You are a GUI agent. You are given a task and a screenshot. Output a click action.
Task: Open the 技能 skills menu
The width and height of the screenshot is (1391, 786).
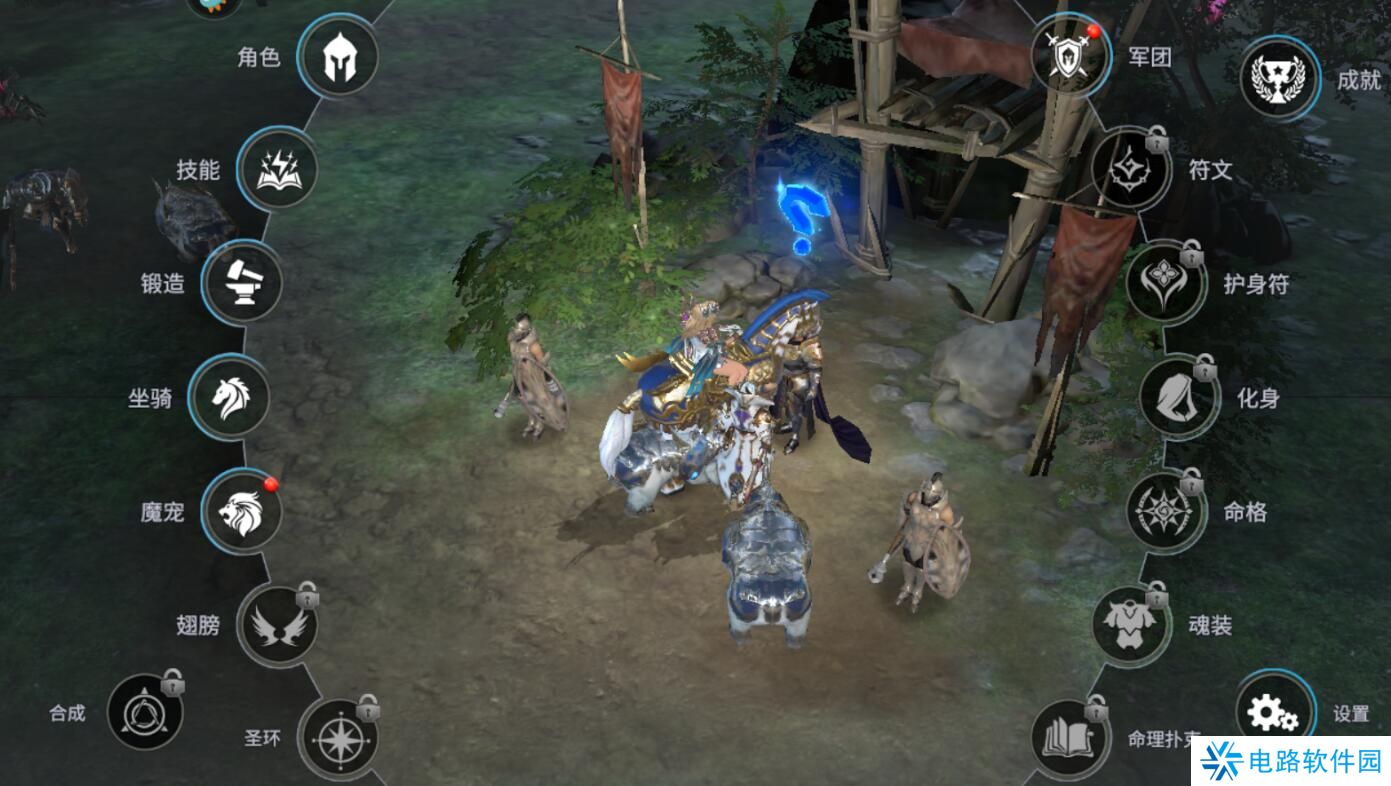pyautogui.click(x=277, y=169)
